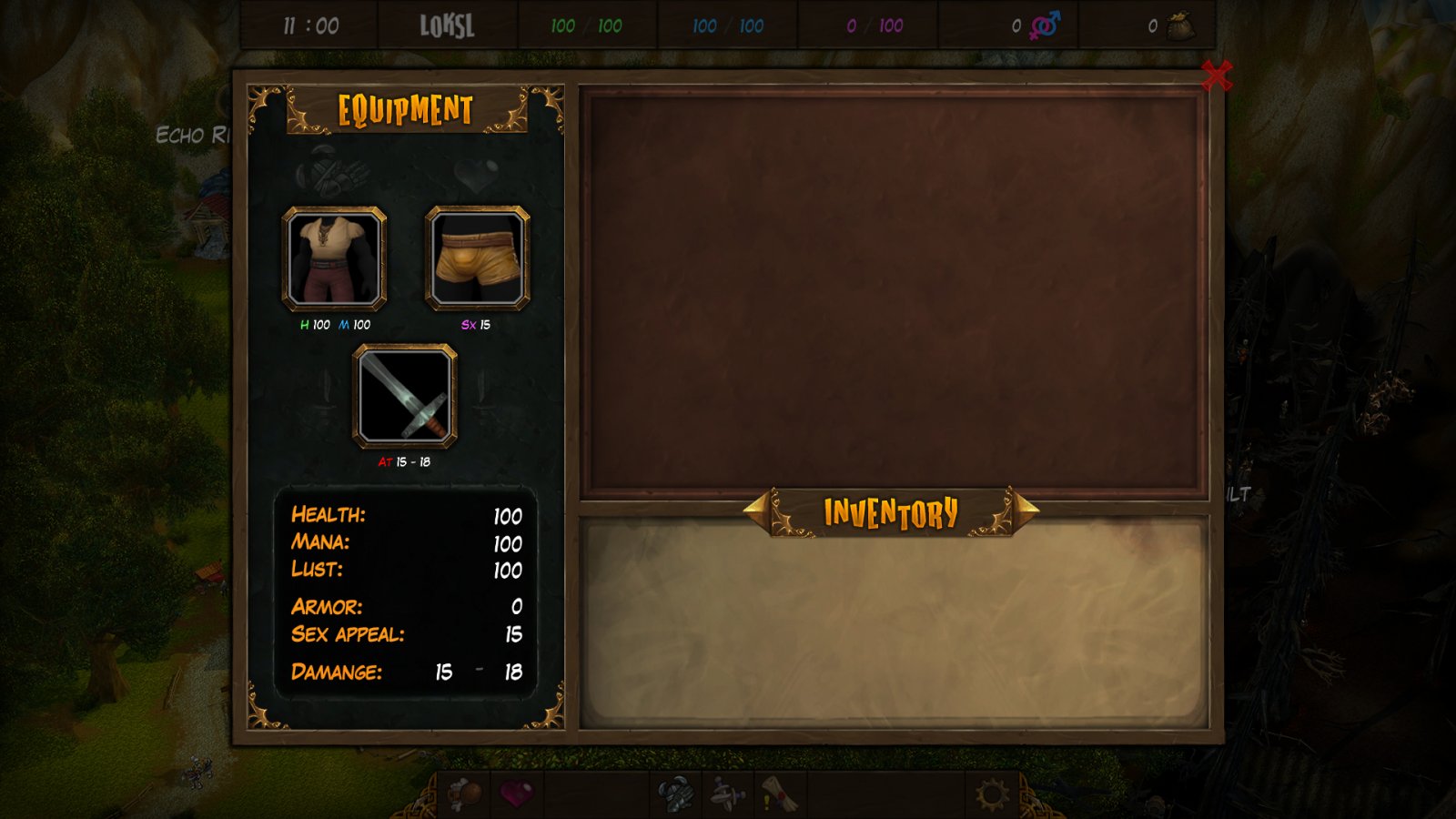Open the settings gear icon at bottom right
This screenshot has height=819, width=1456.
[x=989, y=796]
